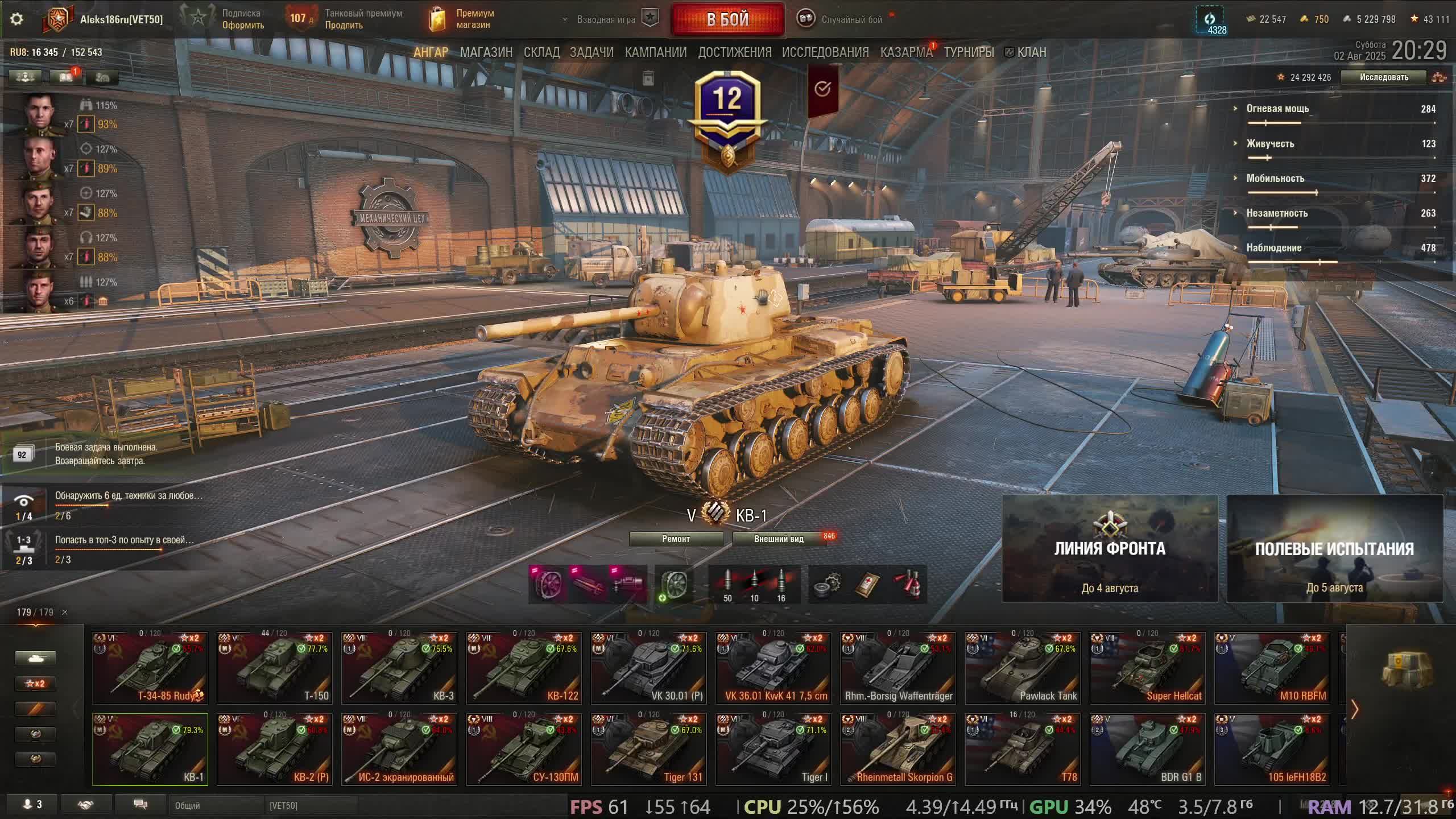Screen dimensions: 1456x819
Task: Go to the КАЗАРМА tab
Action: click(906, 52)
